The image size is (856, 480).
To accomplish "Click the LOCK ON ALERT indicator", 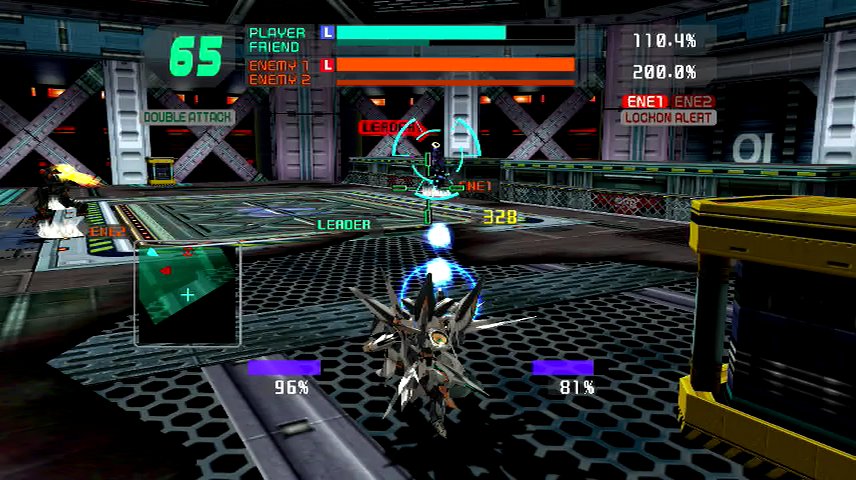I will [668, 117].
